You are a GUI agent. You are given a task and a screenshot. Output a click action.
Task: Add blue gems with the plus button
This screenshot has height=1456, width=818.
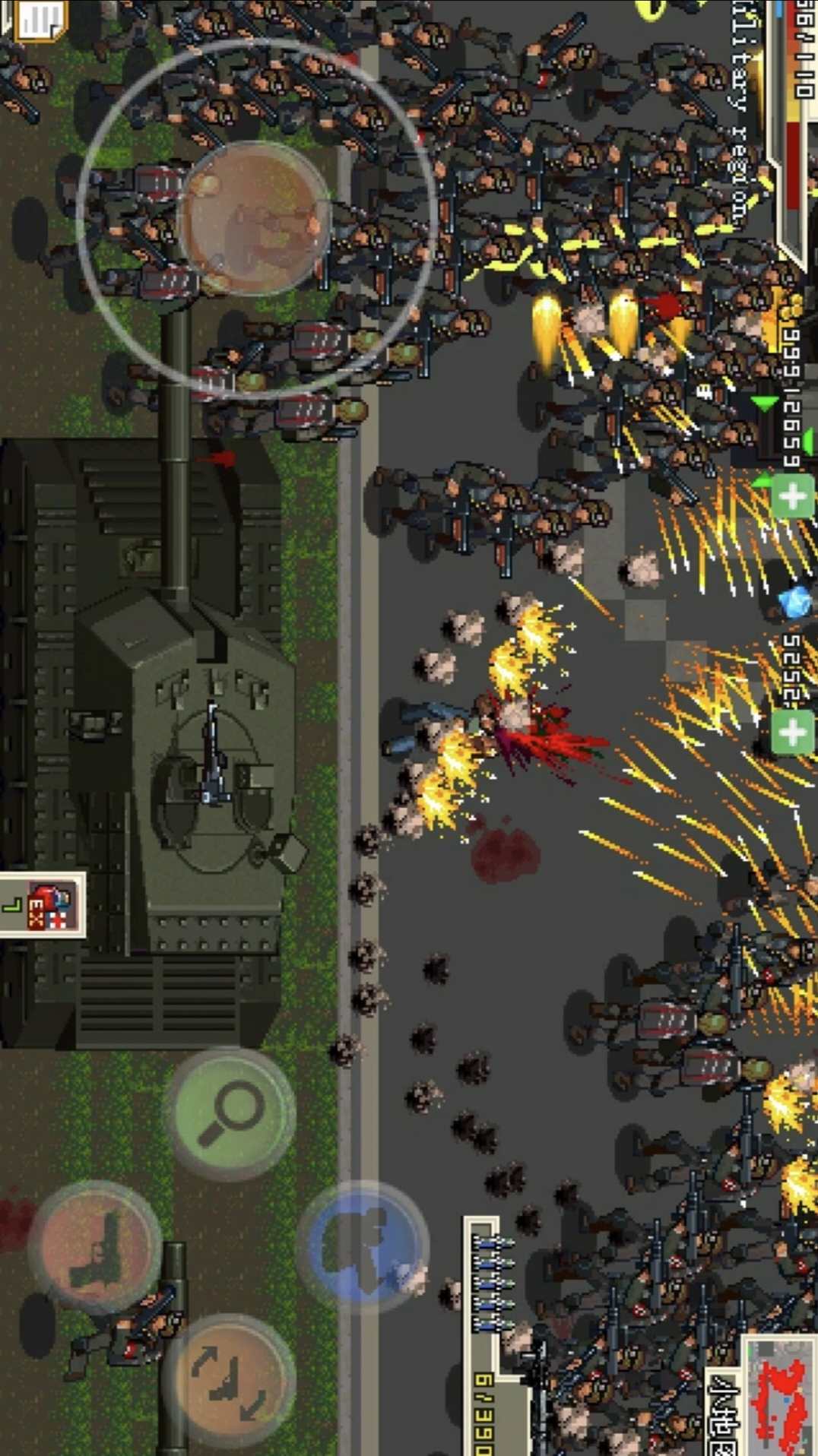[794, 733]
